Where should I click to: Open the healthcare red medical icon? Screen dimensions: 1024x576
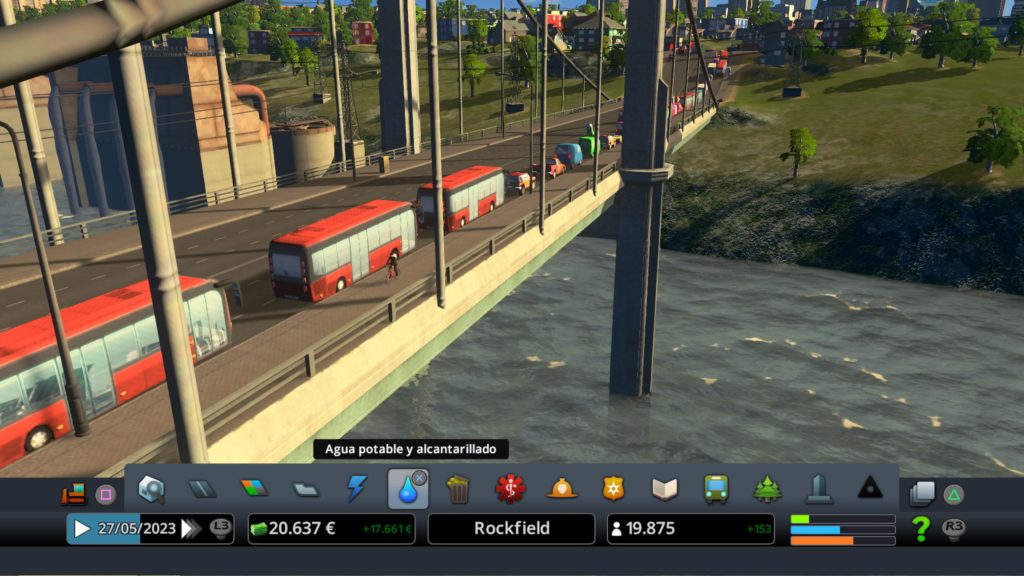click(x=510, y=489)
